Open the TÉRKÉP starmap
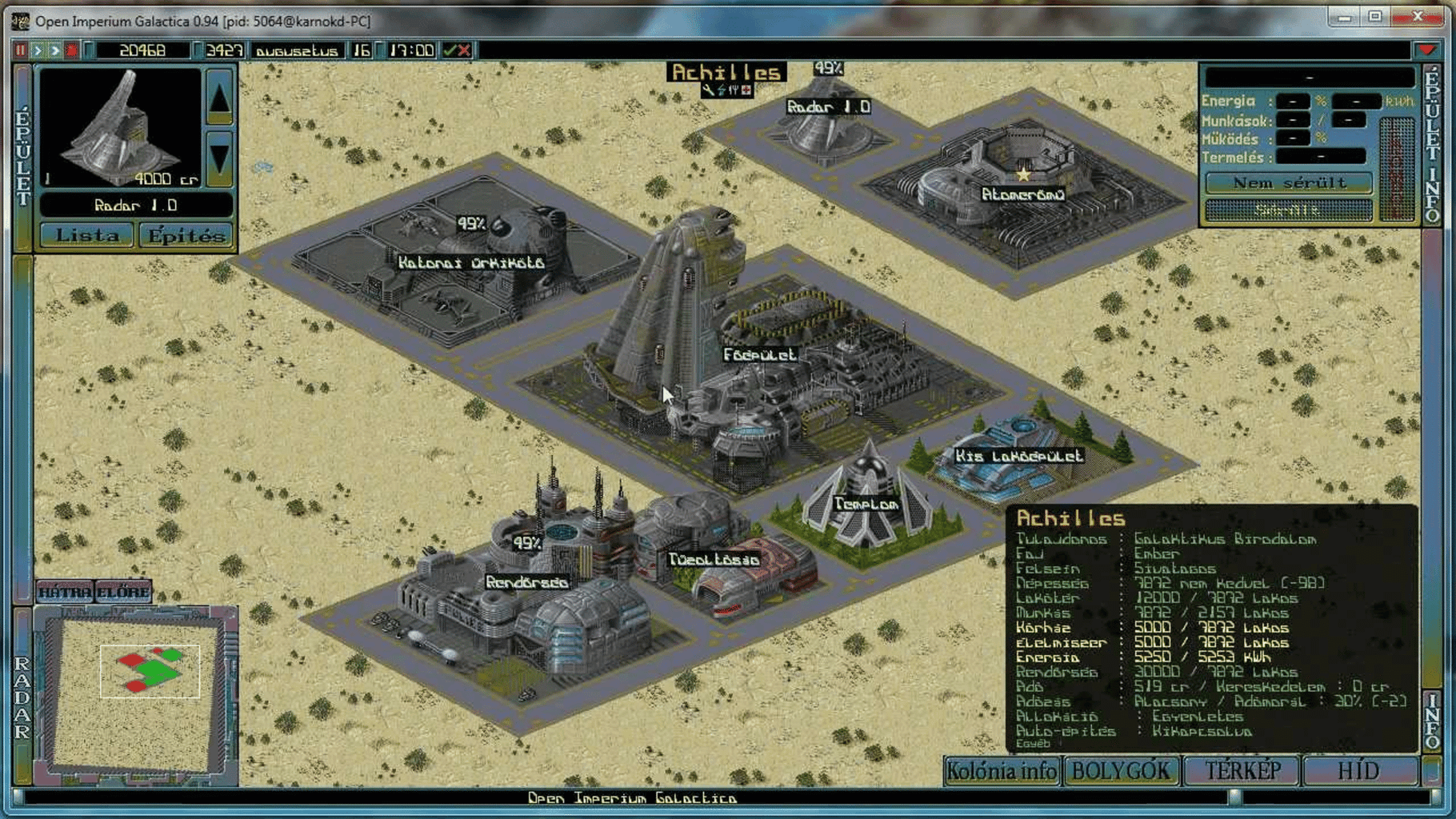The height and width of the screenshot is (819, 1456). (x=1242, y=771)
